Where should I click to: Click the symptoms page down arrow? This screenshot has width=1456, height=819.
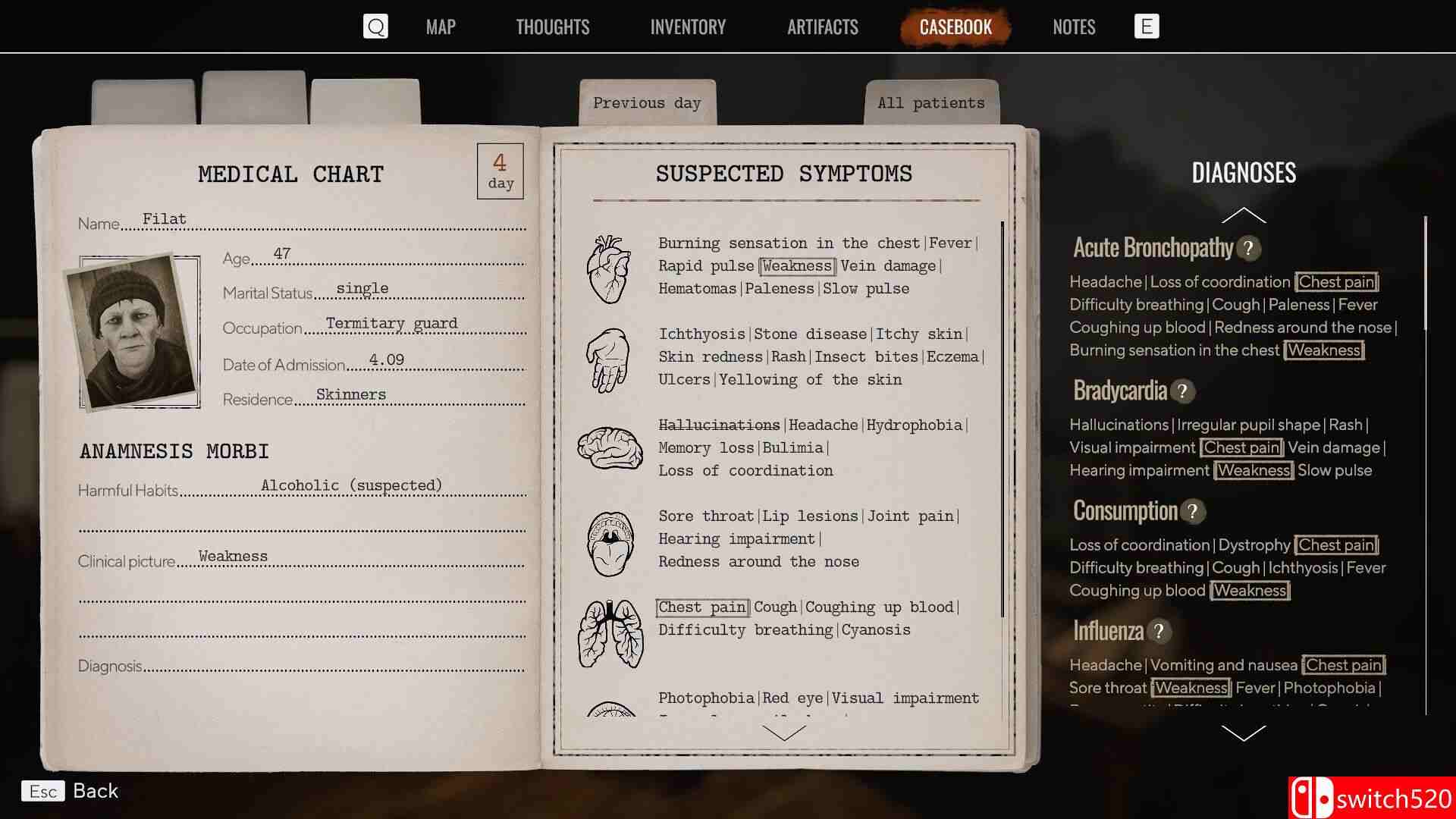click(784, 733)
